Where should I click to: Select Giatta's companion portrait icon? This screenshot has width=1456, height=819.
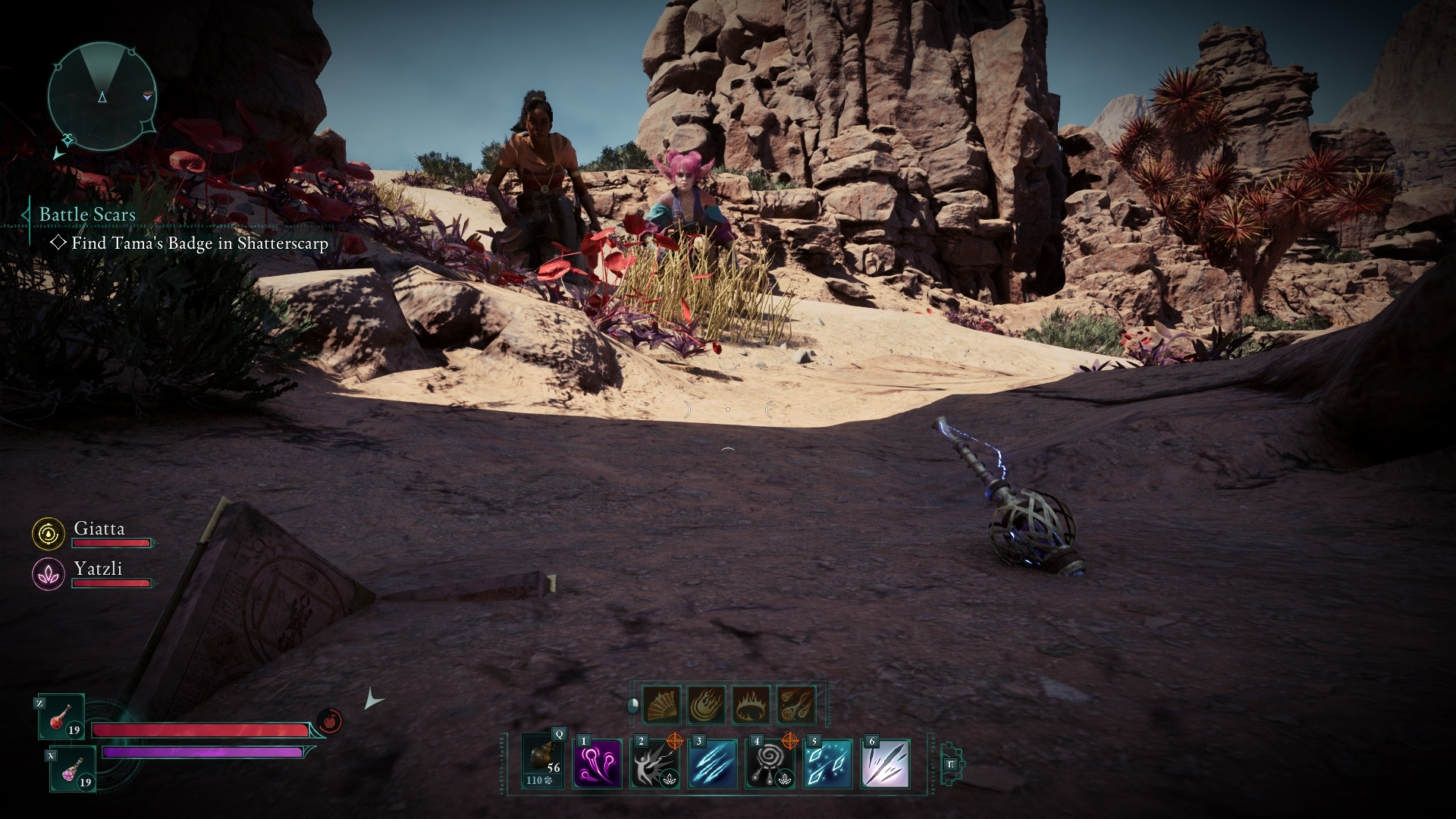tap(48, 534)
